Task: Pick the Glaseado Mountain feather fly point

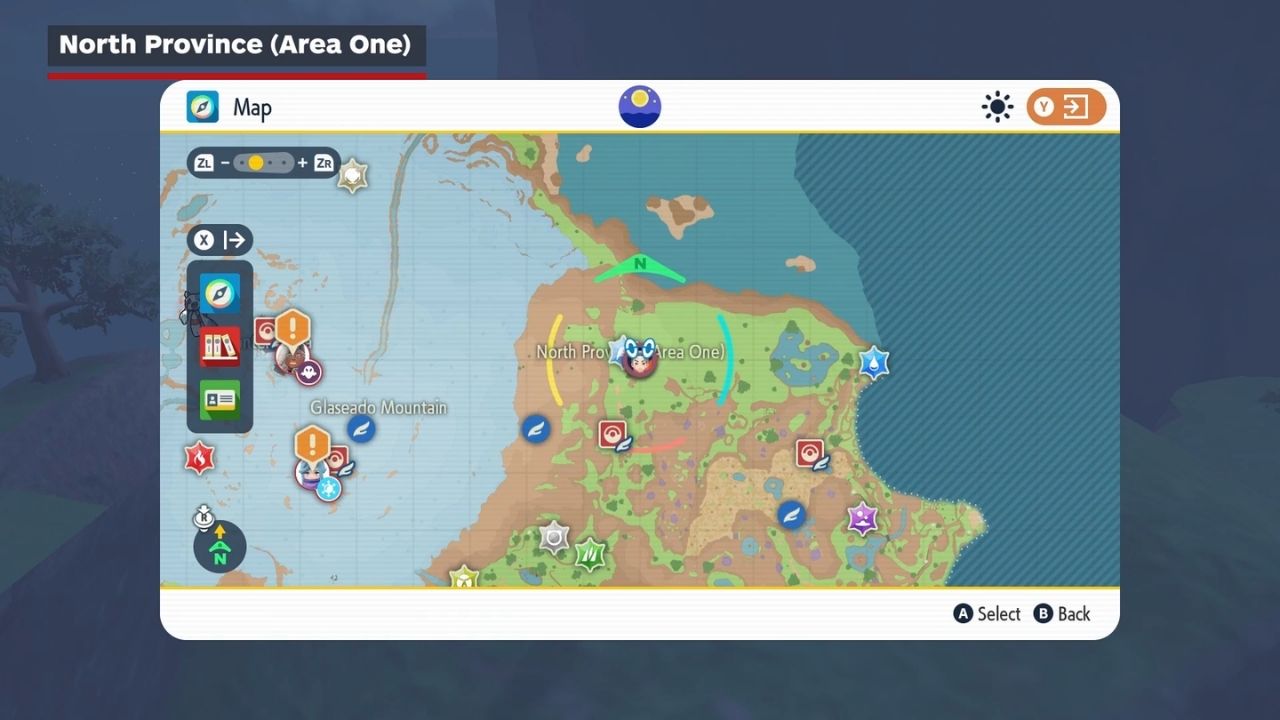Action: [x=361, y=430]
